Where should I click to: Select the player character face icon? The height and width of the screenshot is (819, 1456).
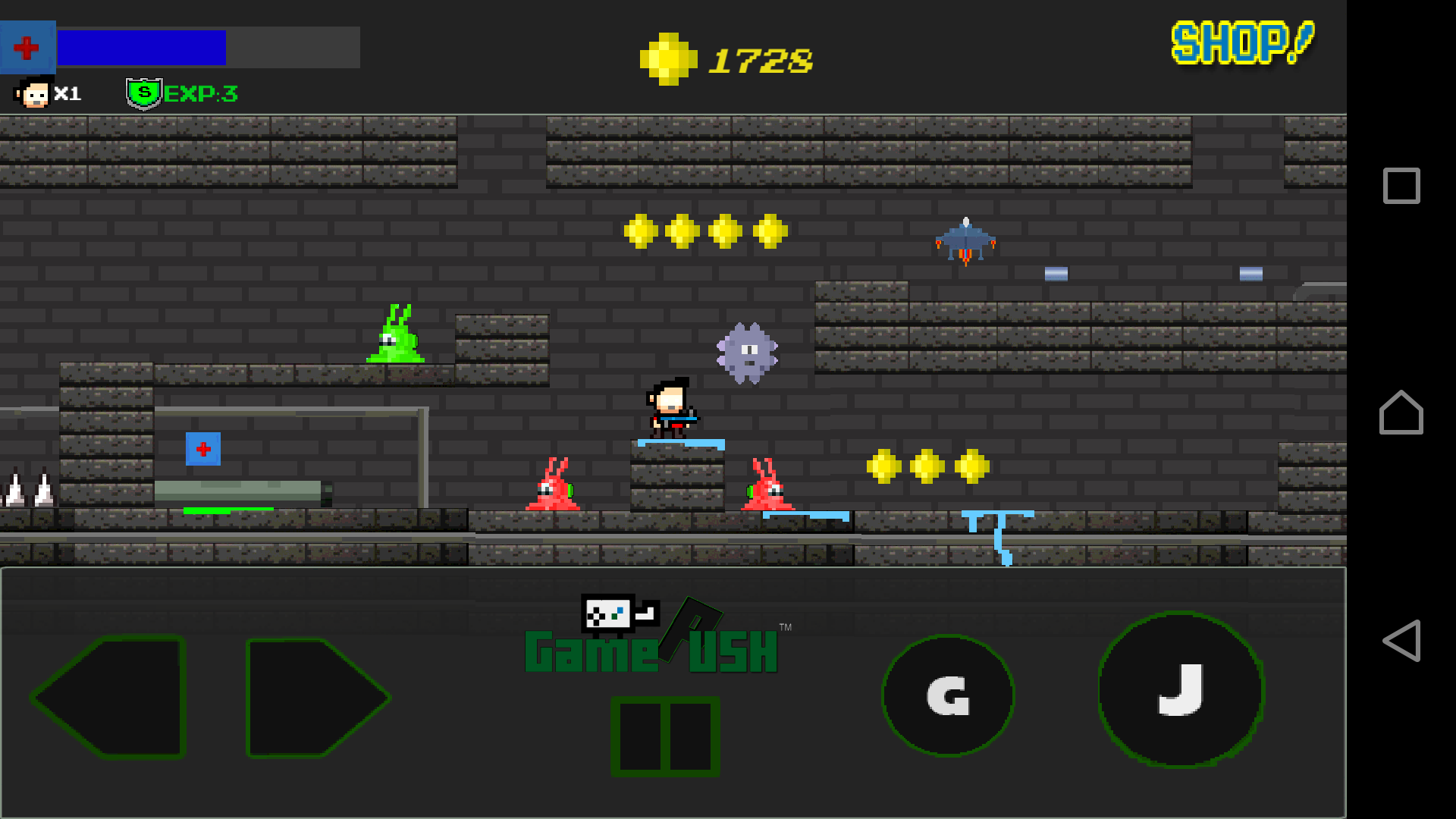click(x=32, y=93)
